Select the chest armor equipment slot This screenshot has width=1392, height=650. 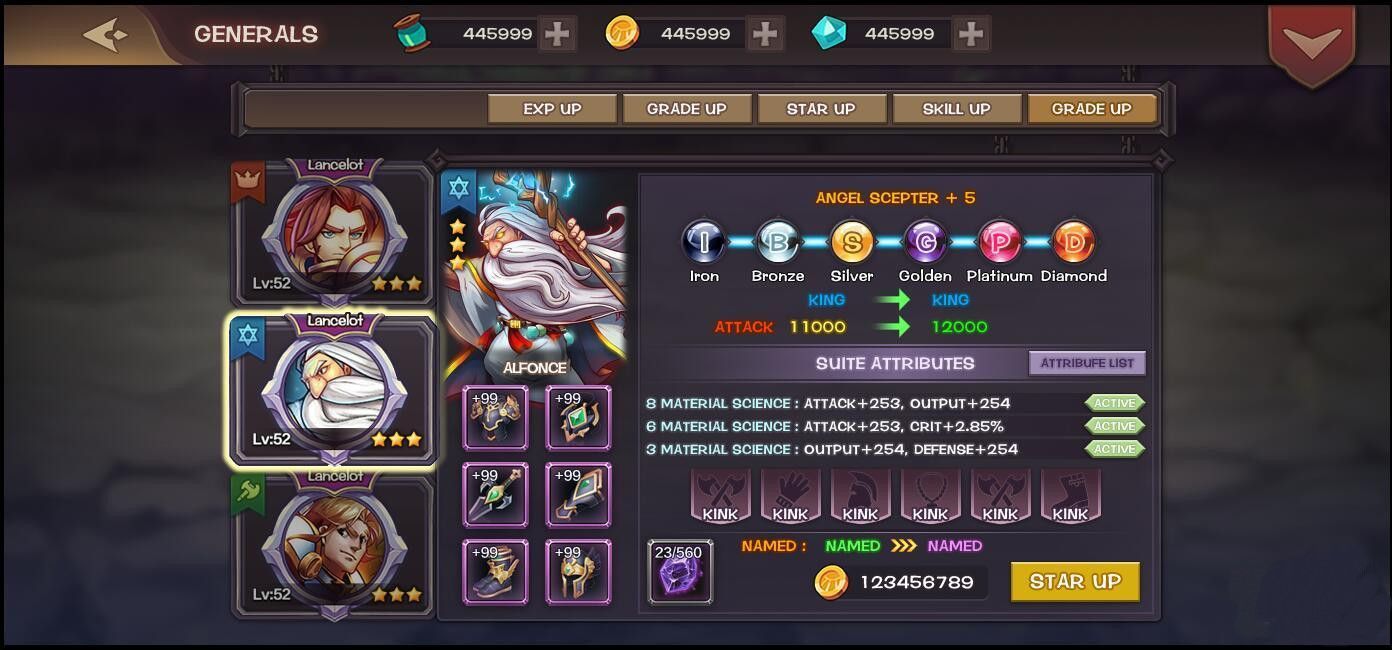pyautogui.click(x=495, y=417)
